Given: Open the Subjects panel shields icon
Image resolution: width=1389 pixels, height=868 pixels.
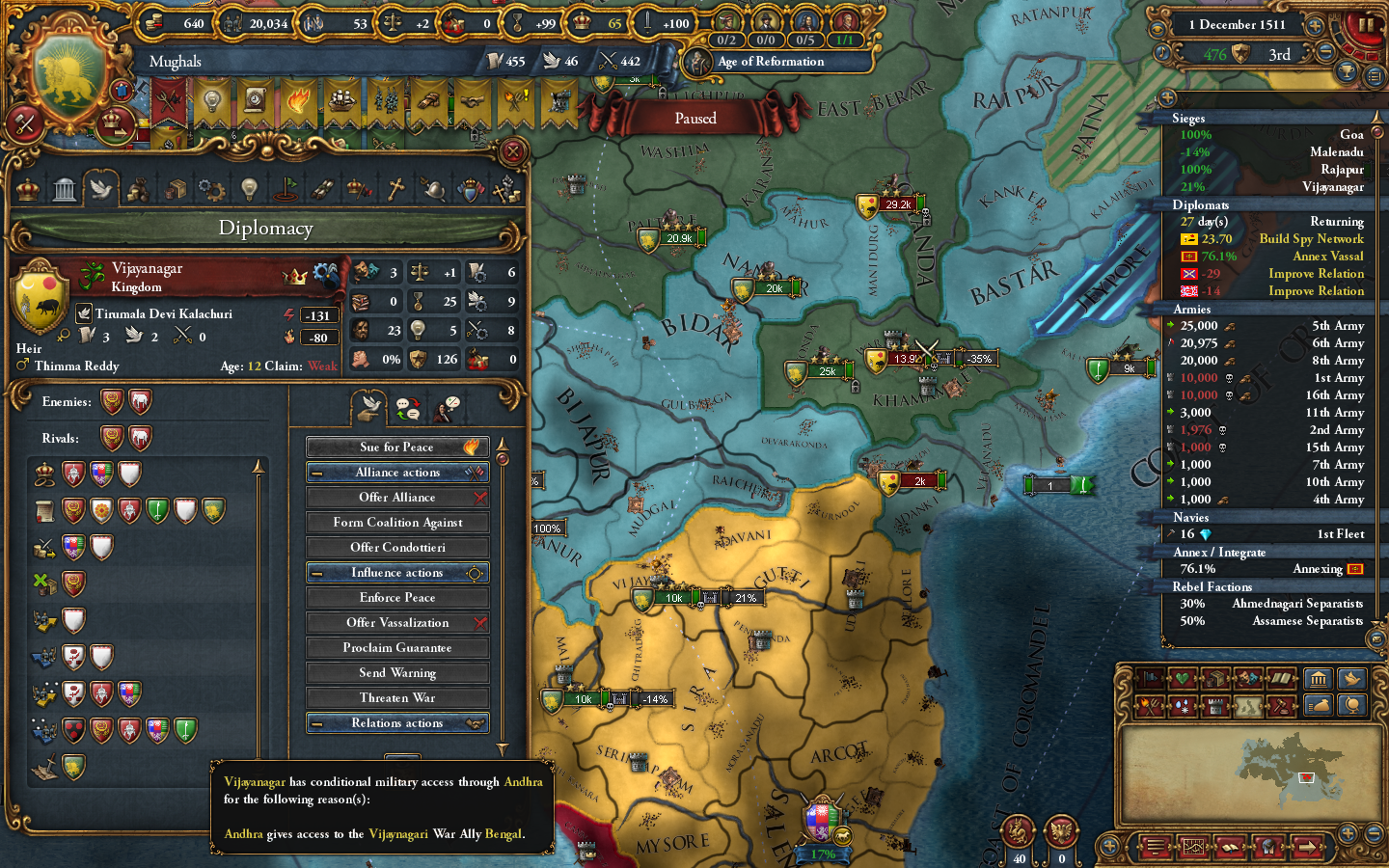Looking at the screenshot, I should (x=469, y=188).
